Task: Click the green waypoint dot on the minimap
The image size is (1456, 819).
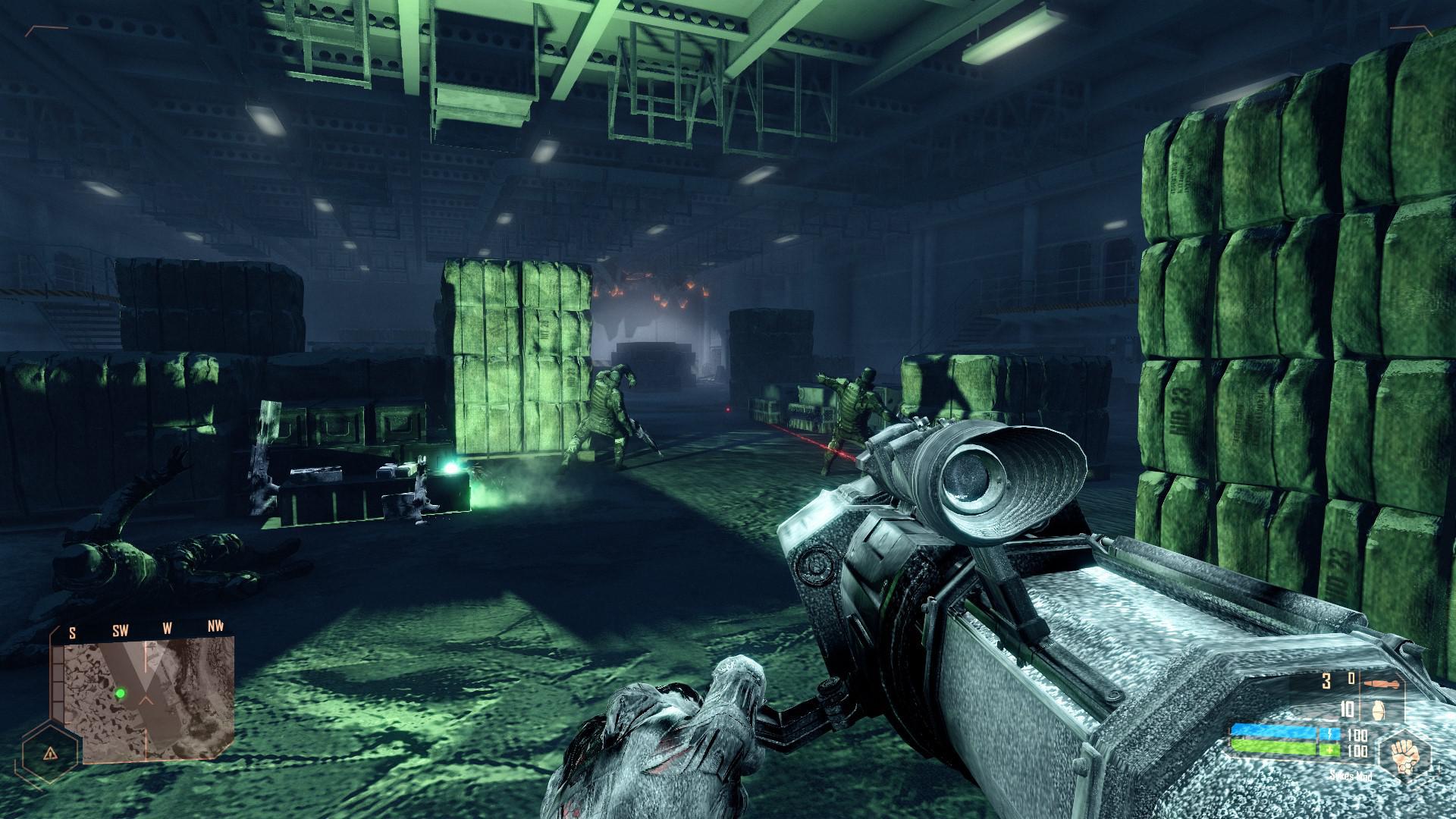Action: (121, 693)
